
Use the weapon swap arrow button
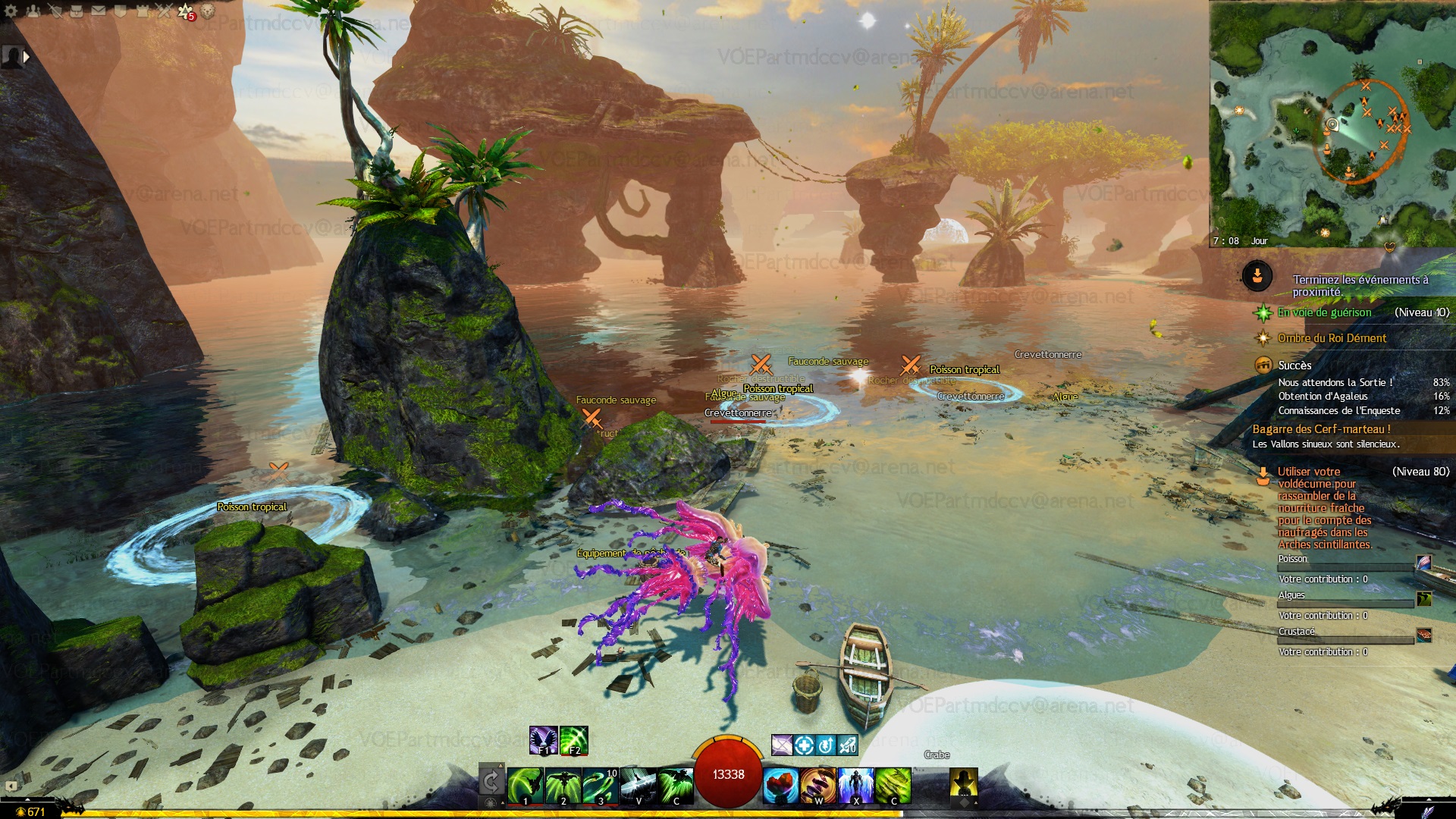tap(491, 781)
